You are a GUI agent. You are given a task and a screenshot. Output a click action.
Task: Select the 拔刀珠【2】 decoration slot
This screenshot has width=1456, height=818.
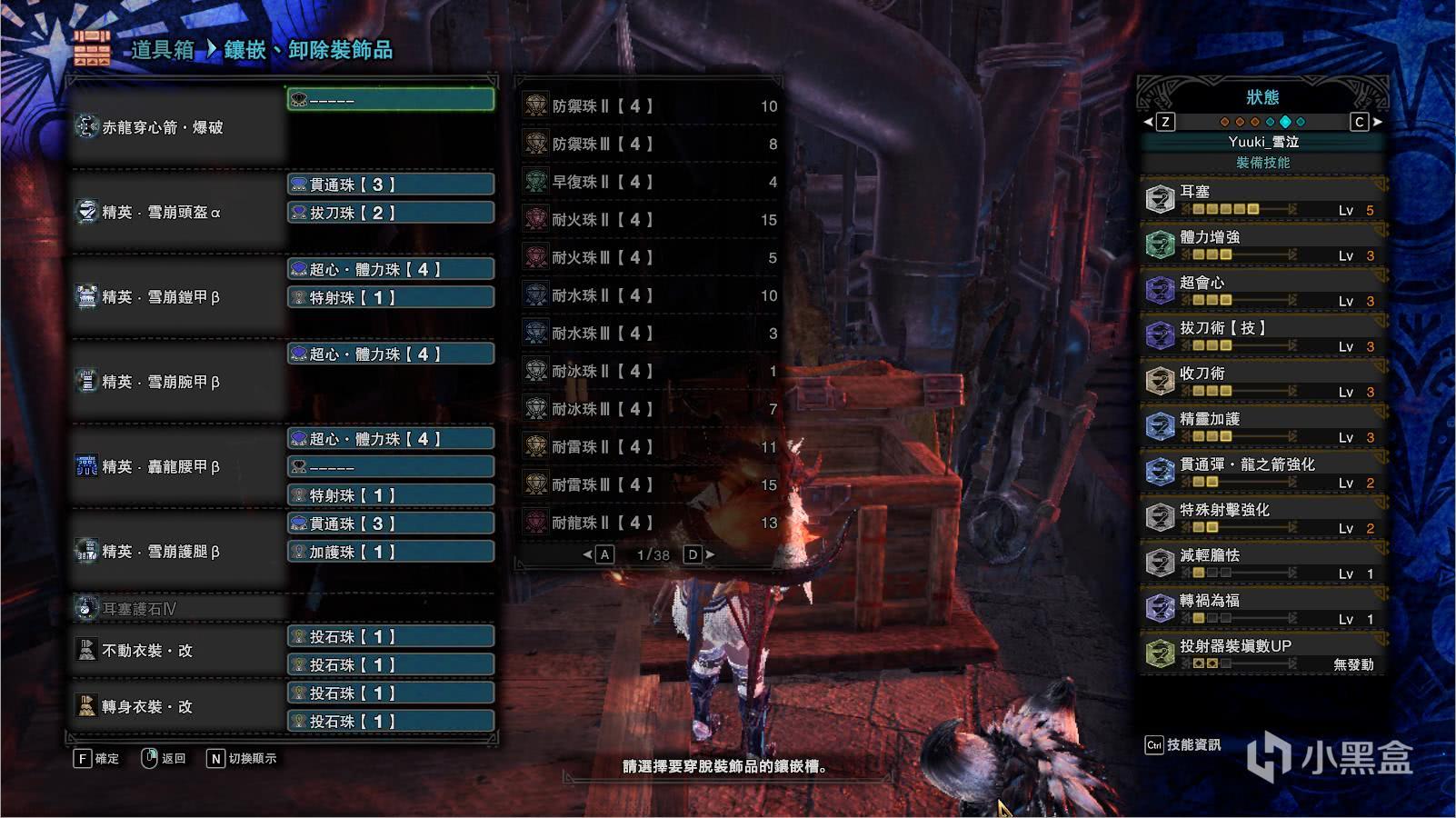click(391, 213)
